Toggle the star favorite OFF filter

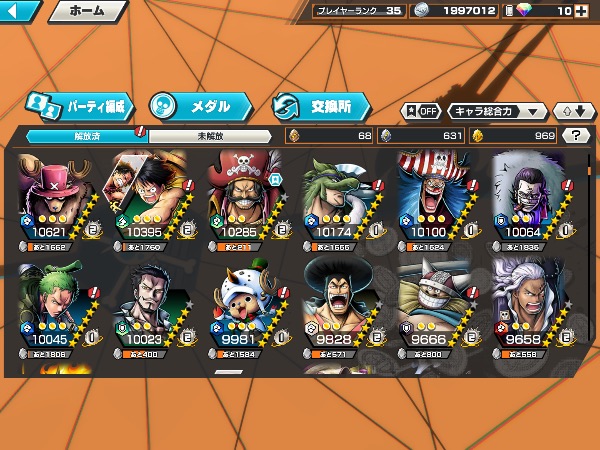(x=421, y=111)
